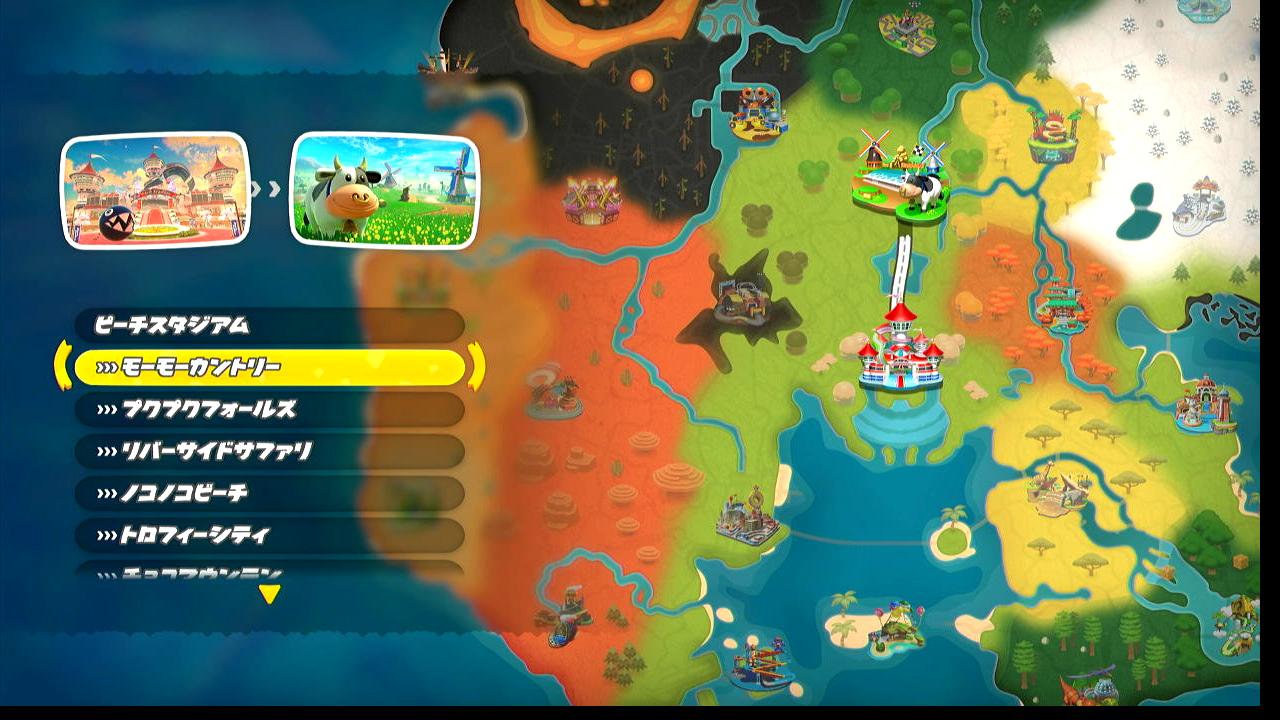Click the yellow down arrow below the list
The width and height of the screenshot is (1280, 720).
coord(269,595)
